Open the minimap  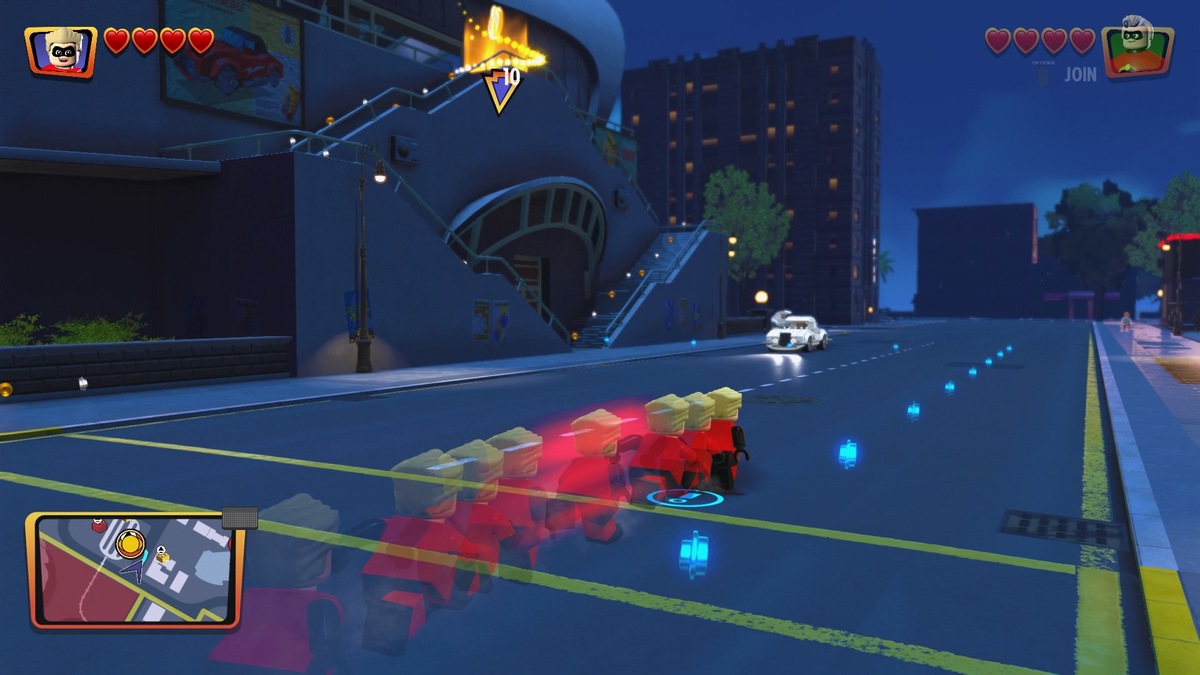click(134, 570)
